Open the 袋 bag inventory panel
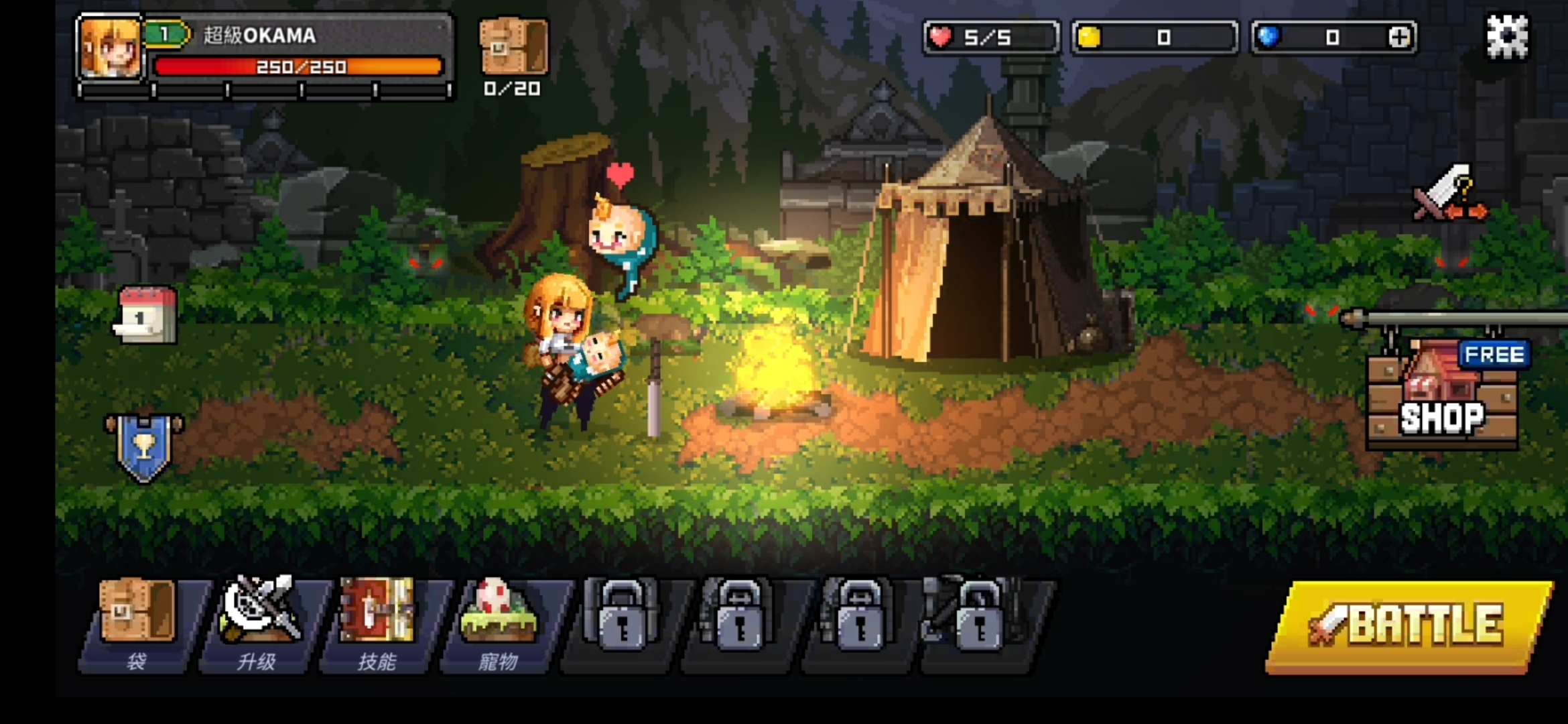The width and height of the screenshot is (1568, 724). coord(137,620)
